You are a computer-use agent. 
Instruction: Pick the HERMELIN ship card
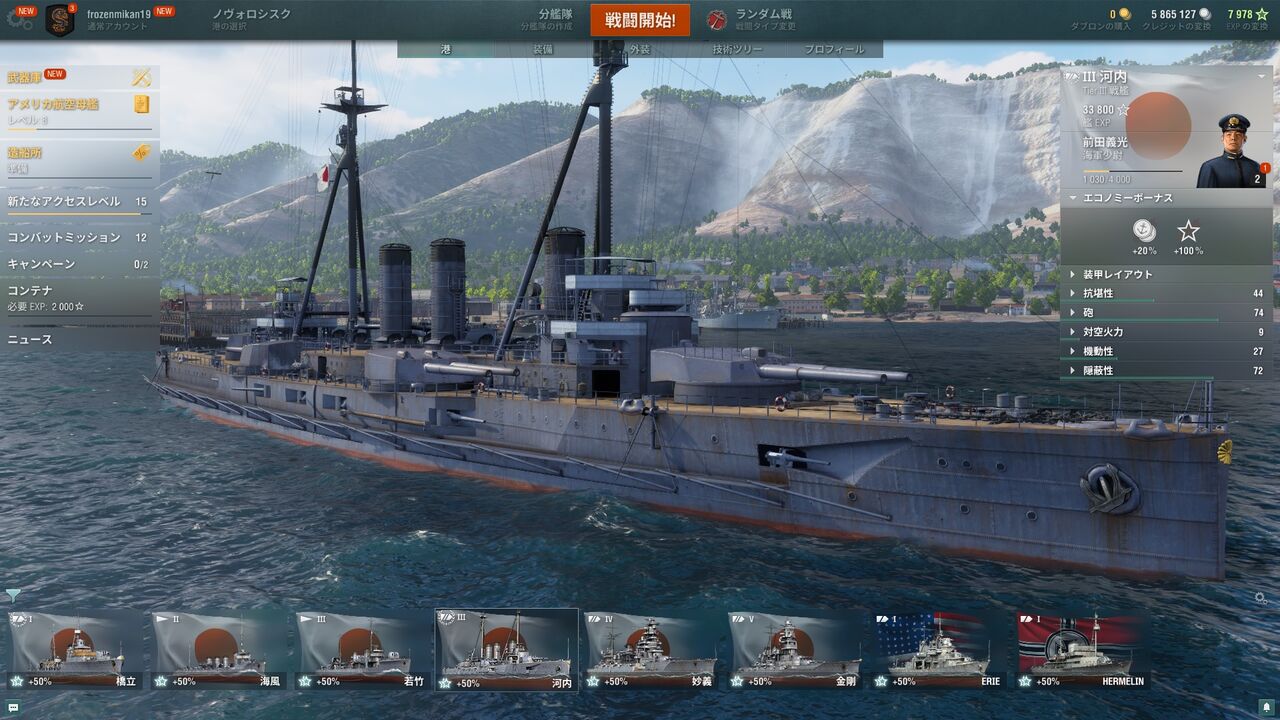1083,650
